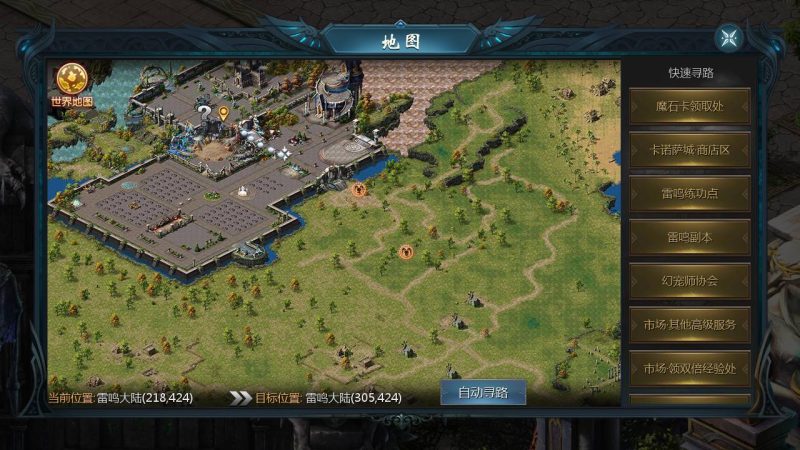Image resolution: width=800 pixels, height=450 pixels.
Task: Choose 市场·领双倍经验处 destination
Action: pos(689,368)
